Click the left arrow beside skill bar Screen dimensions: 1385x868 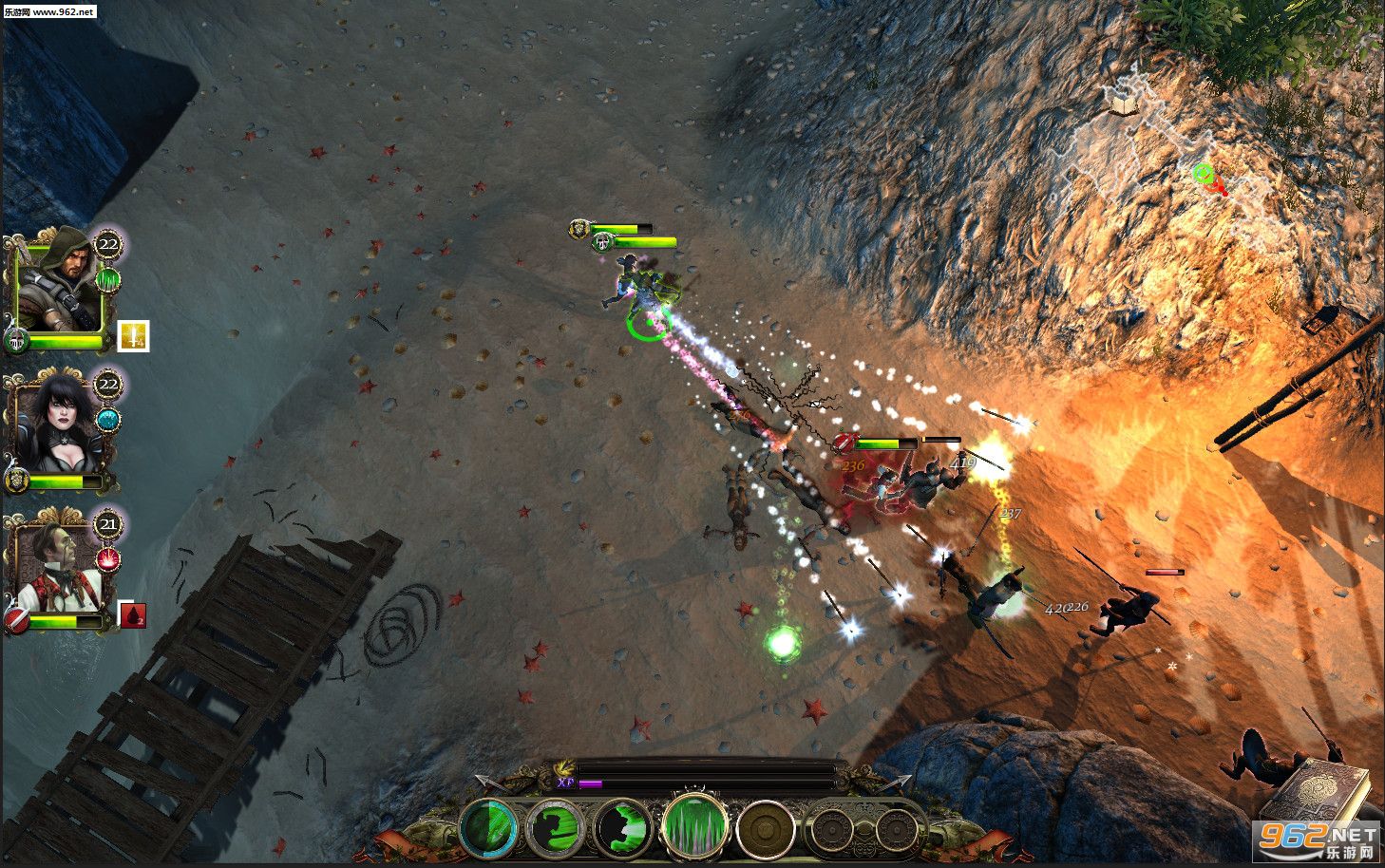pyautogui.click(x=487, y=782)
